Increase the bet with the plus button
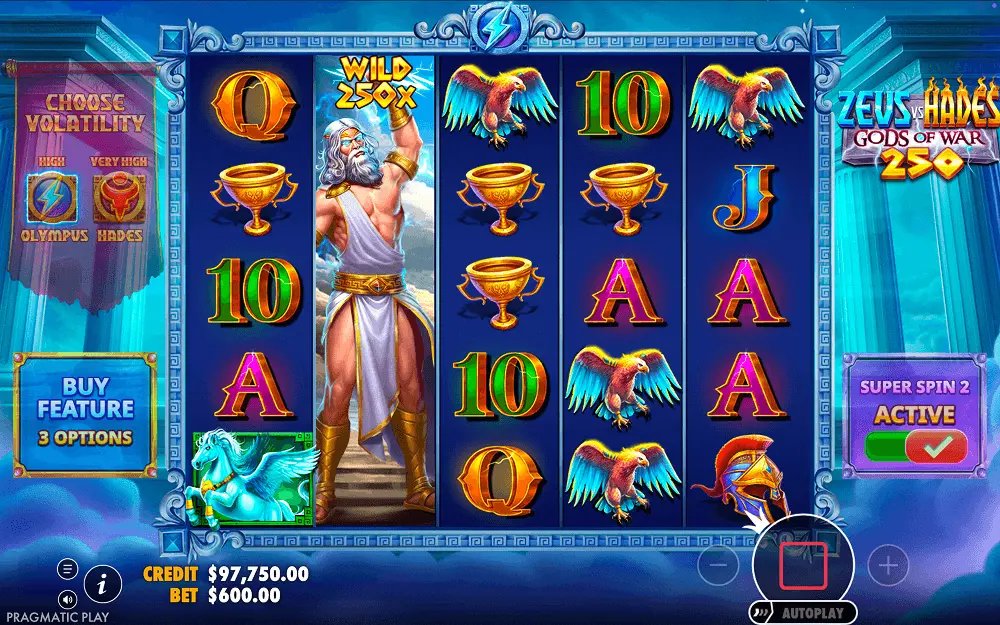 [x=887, y=567]
